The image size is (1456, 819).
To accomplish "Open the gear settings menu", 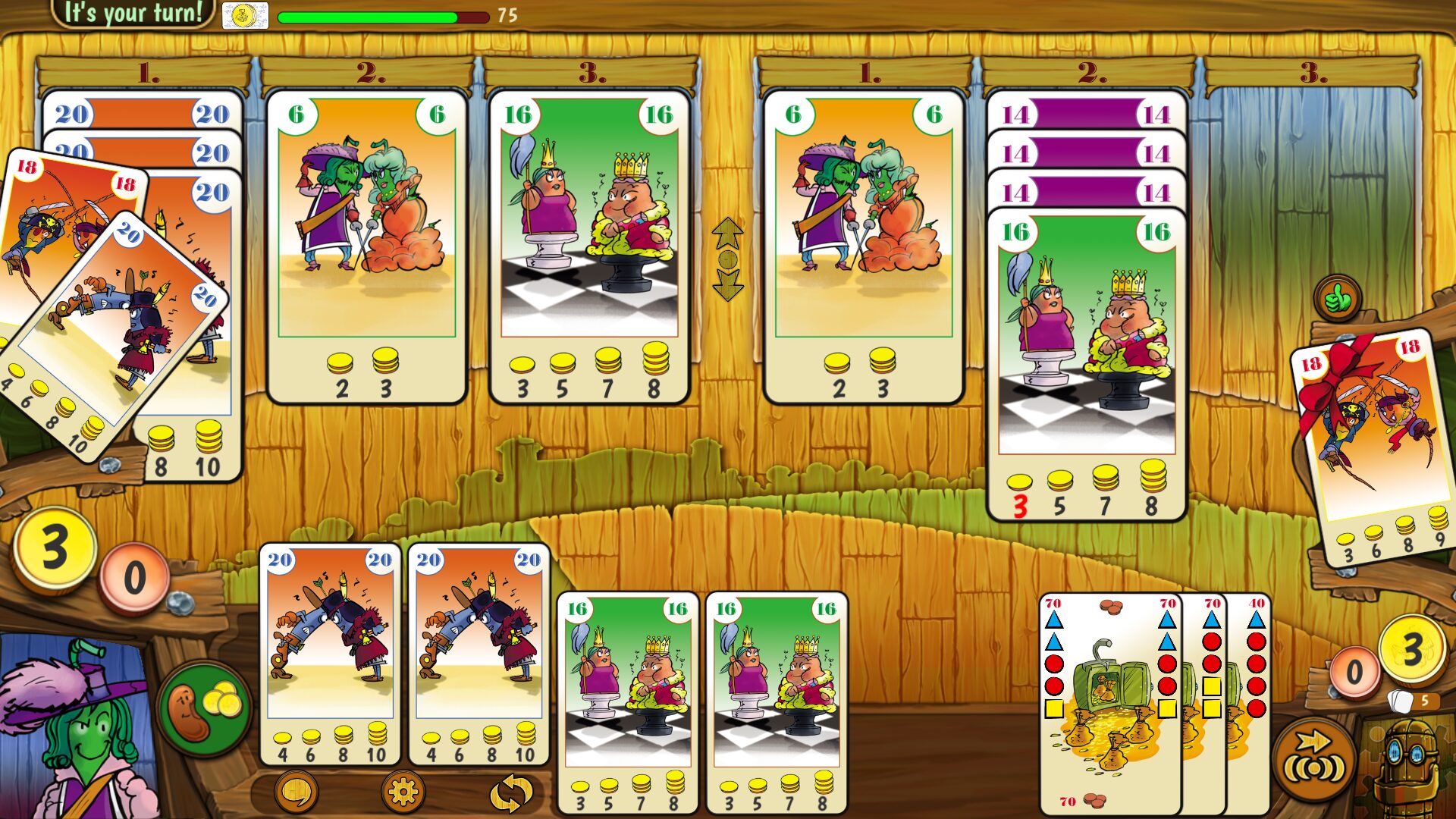I will (x=403, y=792).
